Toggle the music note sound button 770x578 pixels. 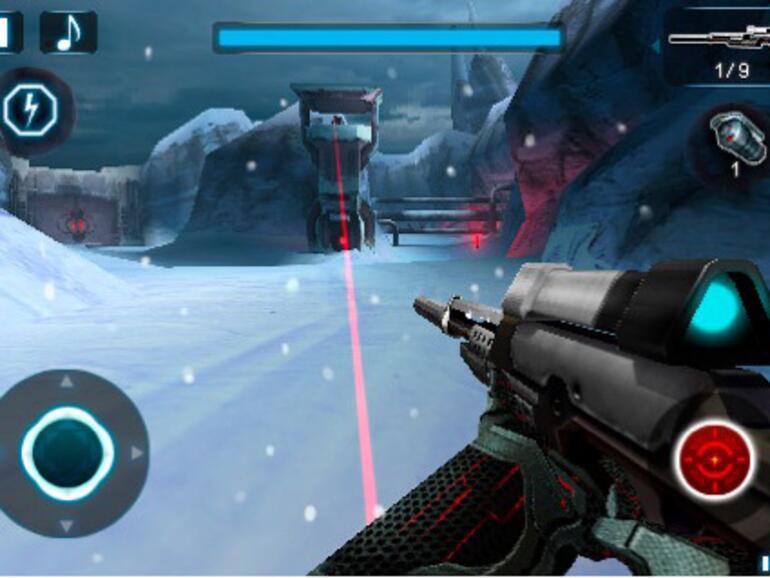(x=68, y=32)
